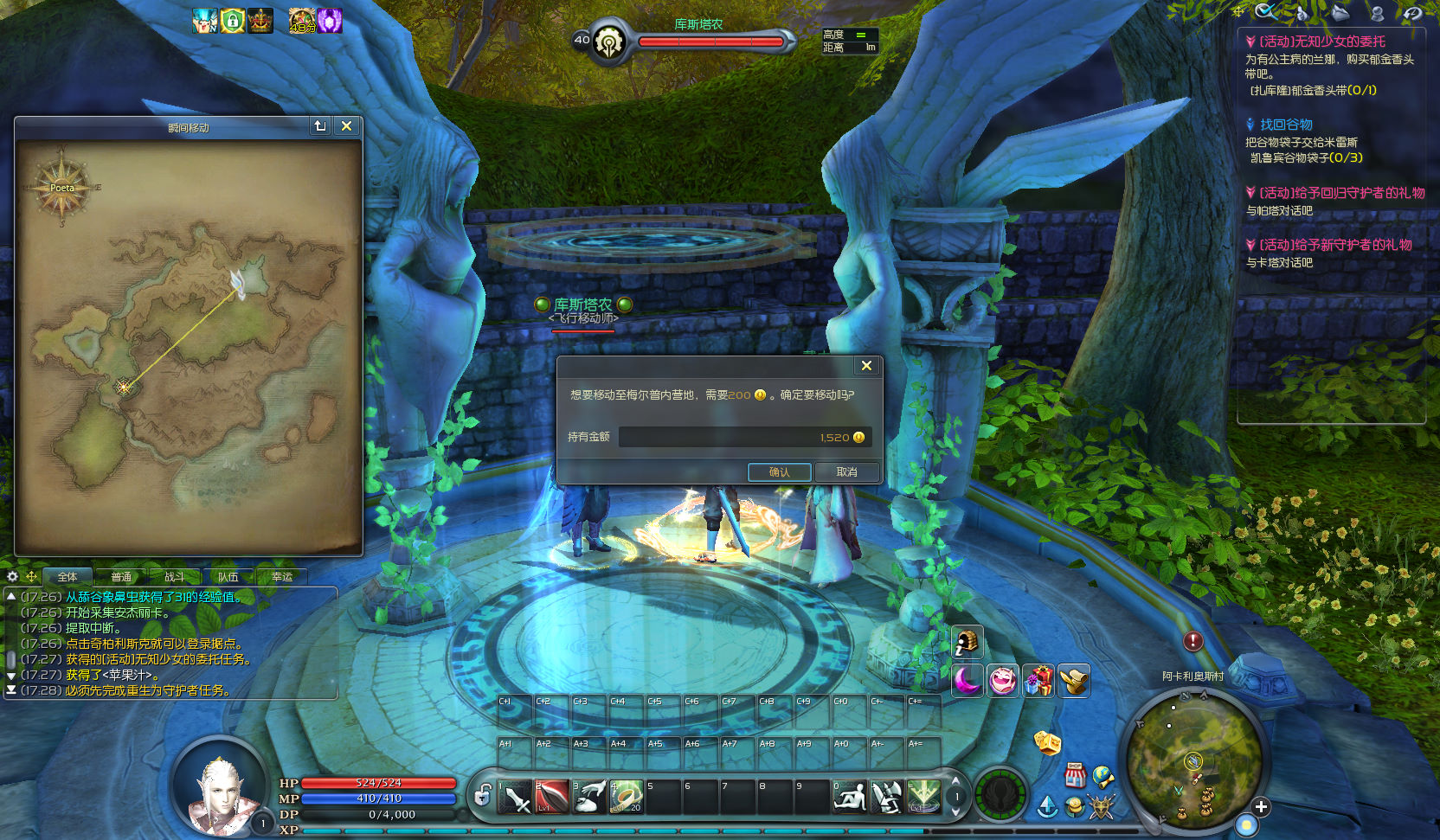Image resolution: width=1440 pixels, height=840 pixels.
Task: Click the back arrow on teleport map
Action: click(320, 126)
